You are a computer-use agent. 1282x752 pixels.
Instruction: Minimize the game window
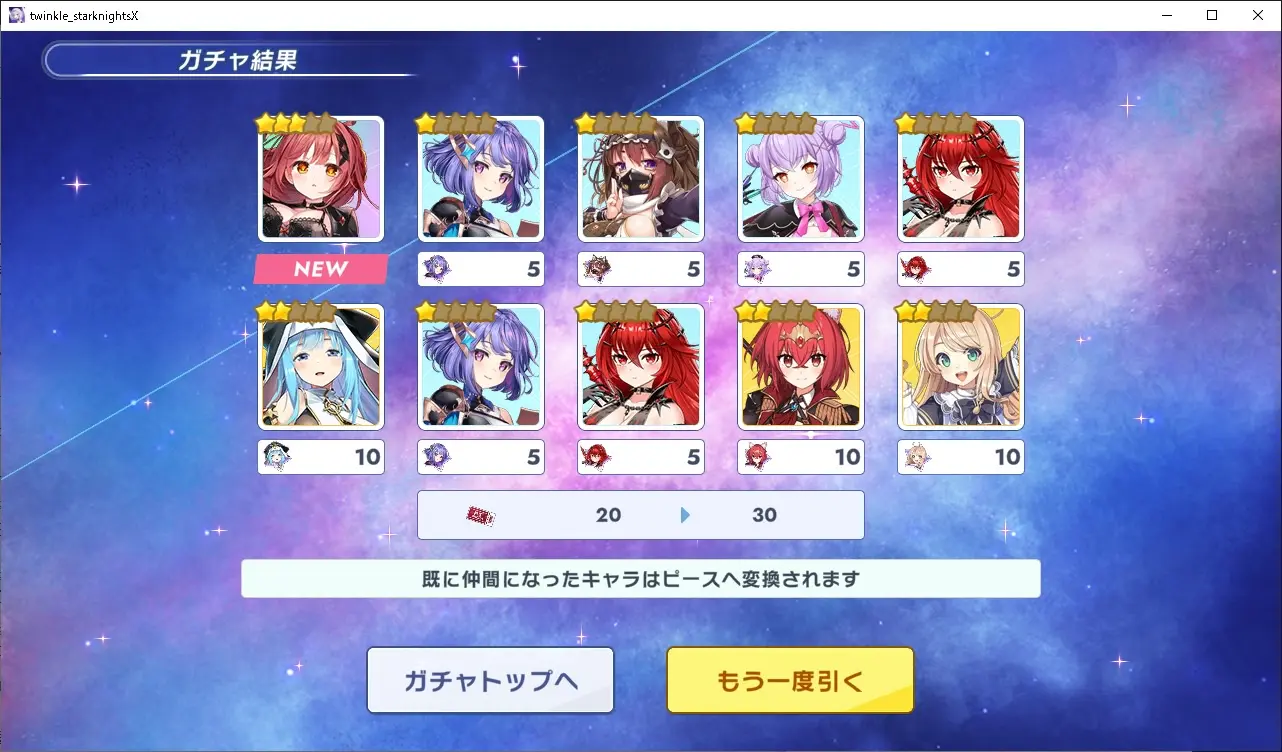[1166, 15]
